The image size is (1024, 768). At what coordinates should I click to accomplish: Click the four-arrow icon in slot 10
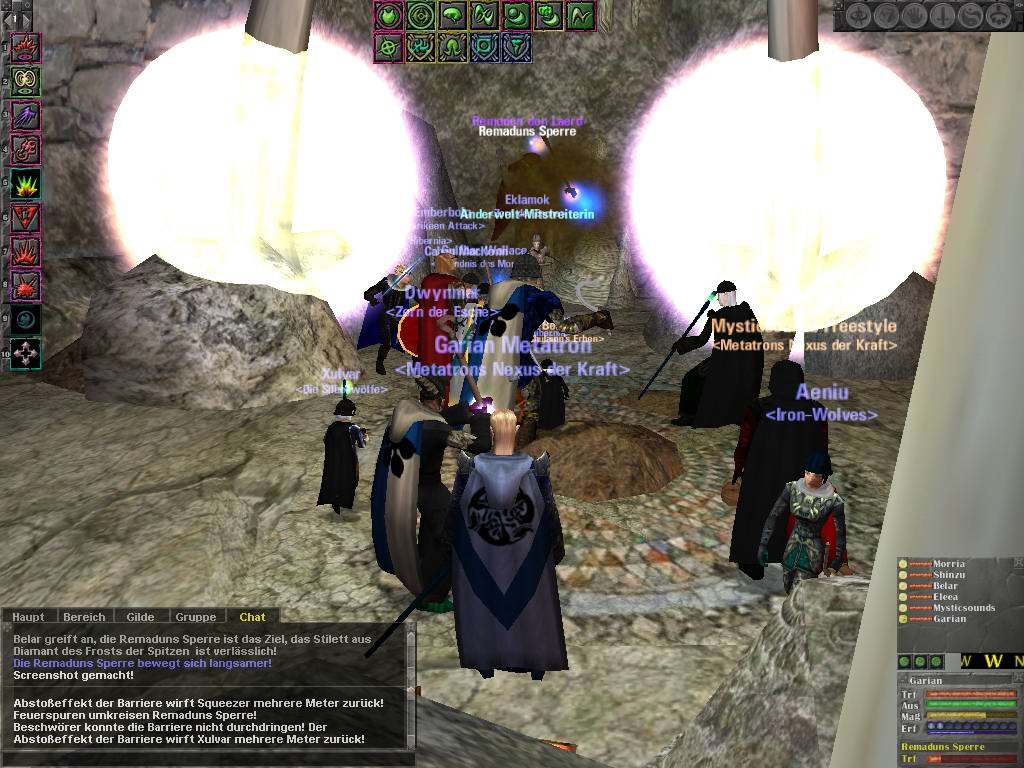coord(25,353)
